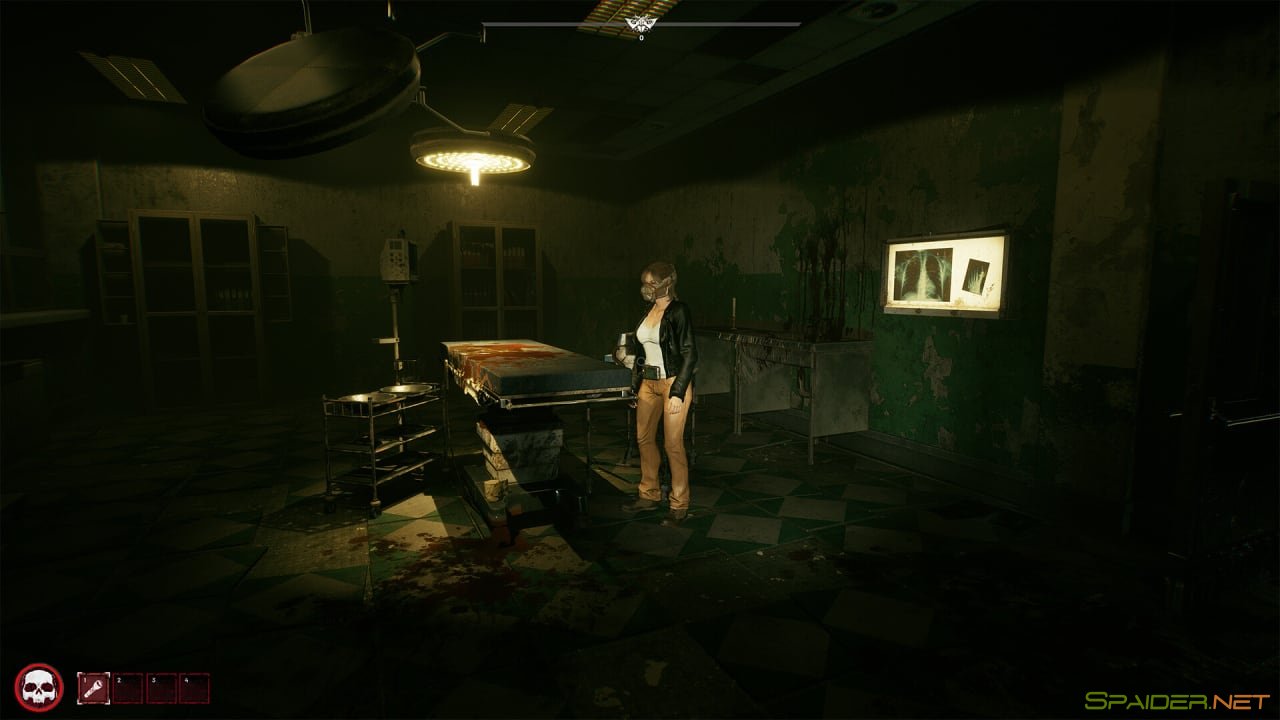1280x720 pixels.
Task: Click empty inventory slot 3
Action: (162, 688)
